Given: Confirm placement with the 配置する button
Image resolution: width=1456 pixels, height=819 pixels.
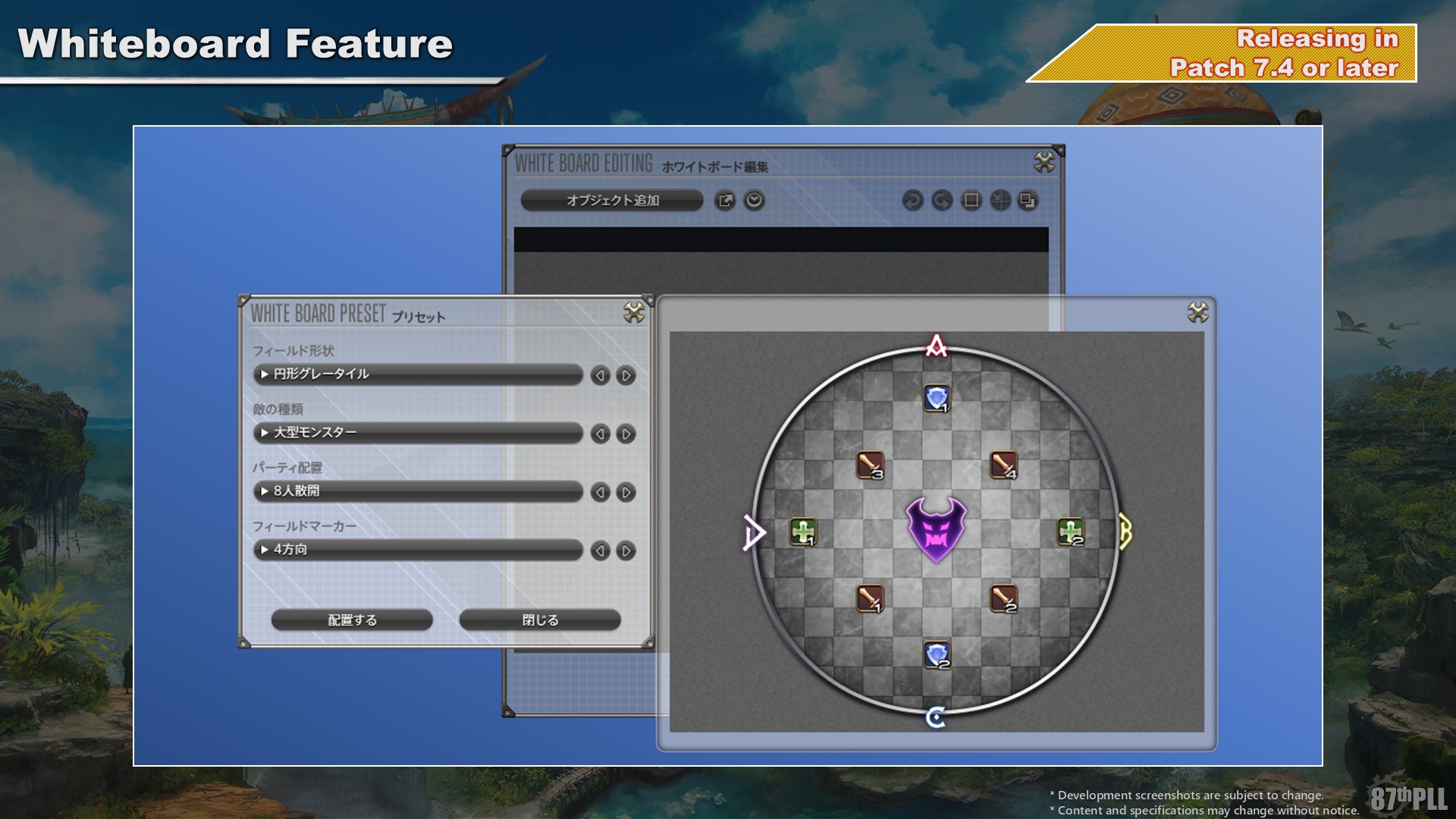Looking at the screenshot, I should 352,620.
